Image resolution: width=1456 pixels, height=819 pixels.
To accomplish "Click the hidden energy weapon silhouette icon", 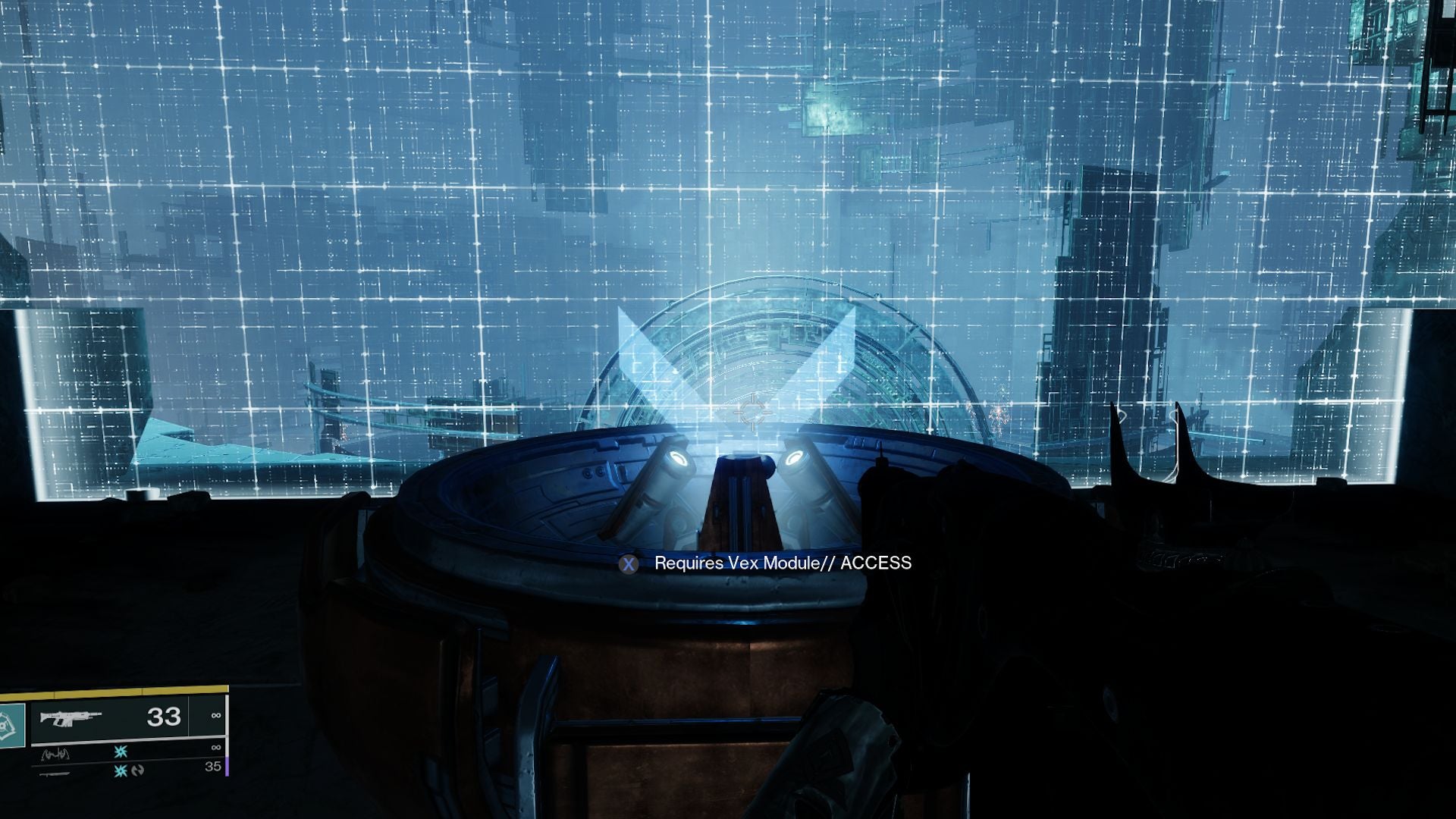I will [55, 755].
